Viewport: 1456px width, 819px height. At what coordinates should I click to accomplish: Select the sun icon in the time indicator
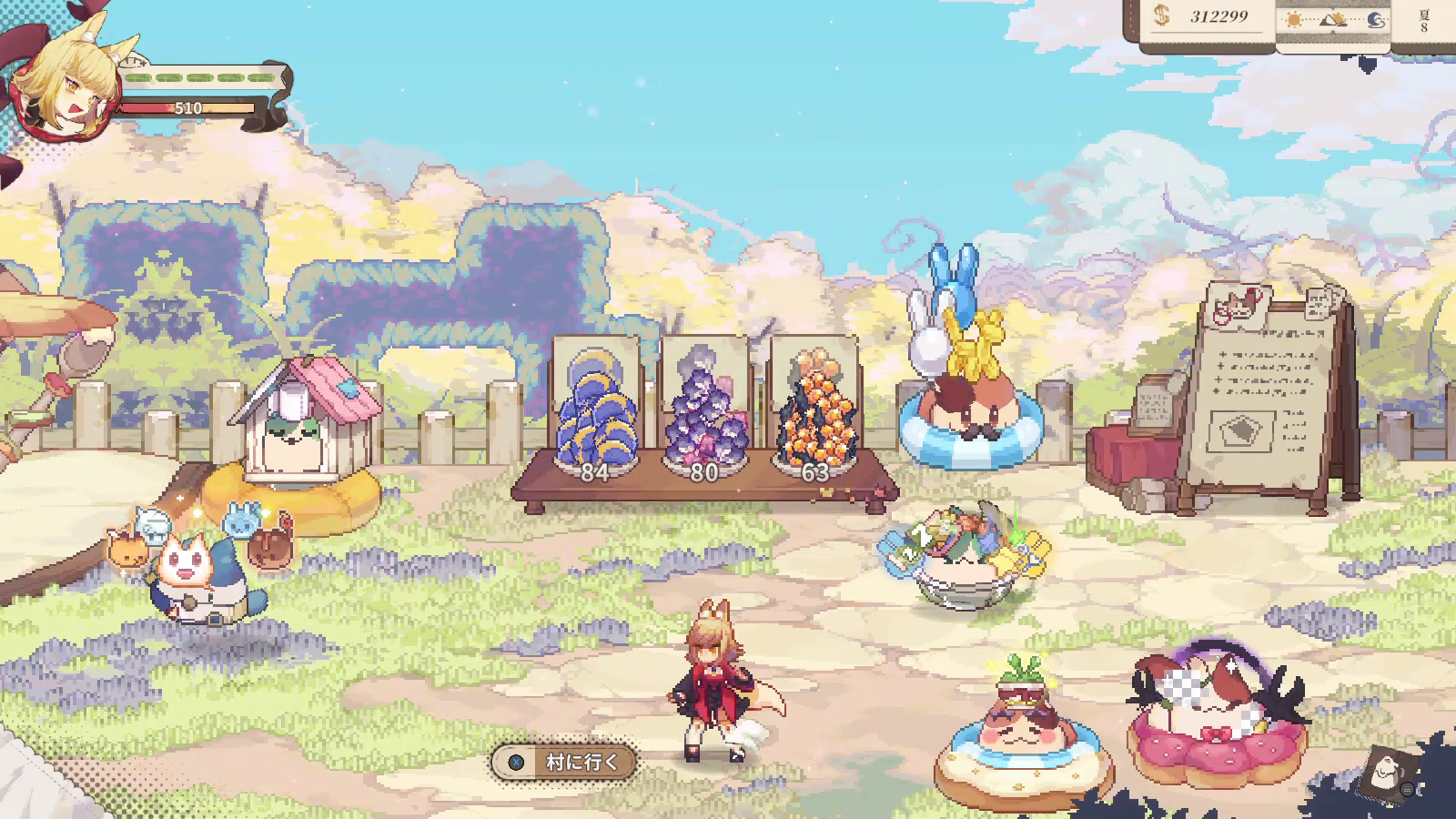[1293, 19]
